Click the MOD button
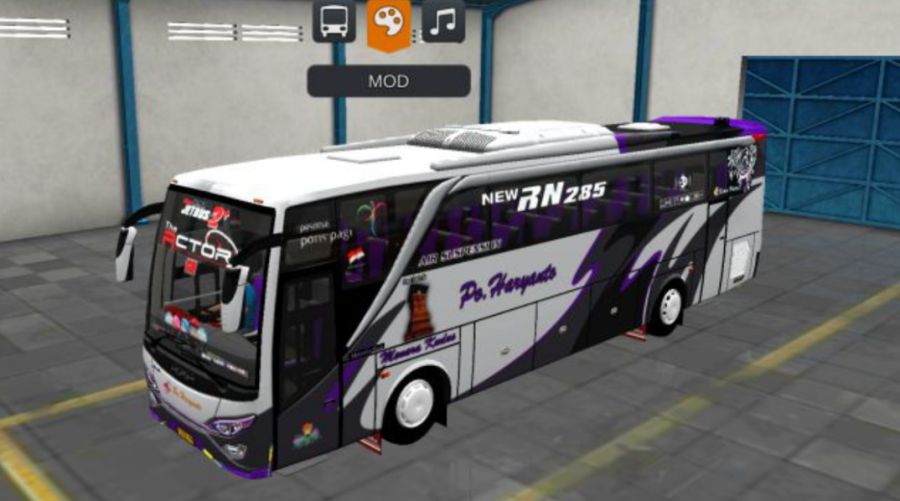 click(388, 81)
